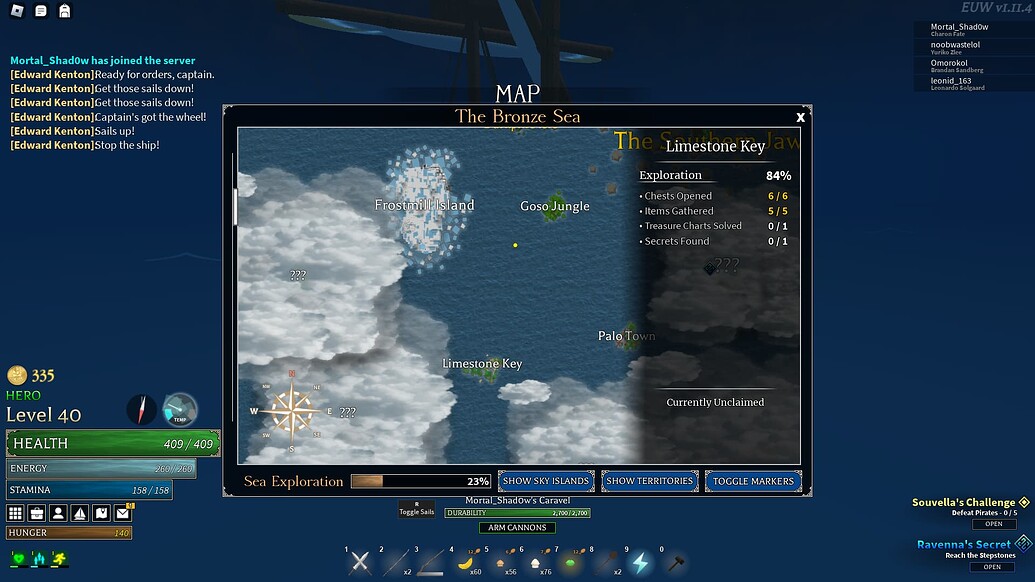Show territories on the map

click(x=649, y=481)
